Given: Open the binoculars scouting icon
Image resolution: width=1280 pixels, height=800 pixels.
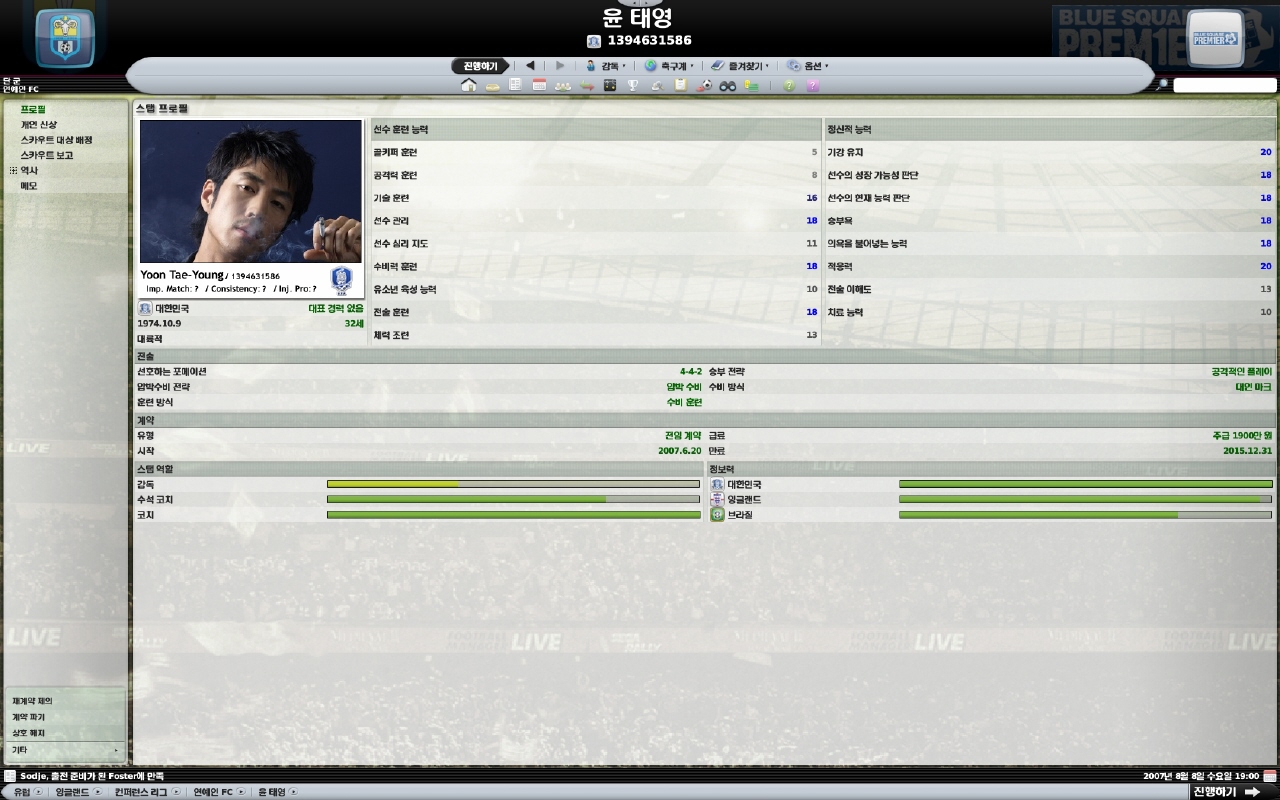Looking at the screenshot, I should (x=728, y=86).
